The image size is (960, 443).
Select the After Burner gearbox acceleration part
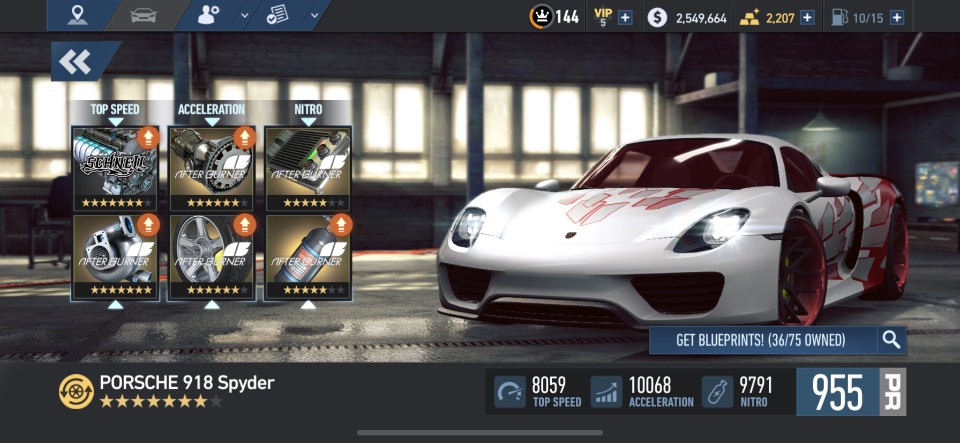212,167
